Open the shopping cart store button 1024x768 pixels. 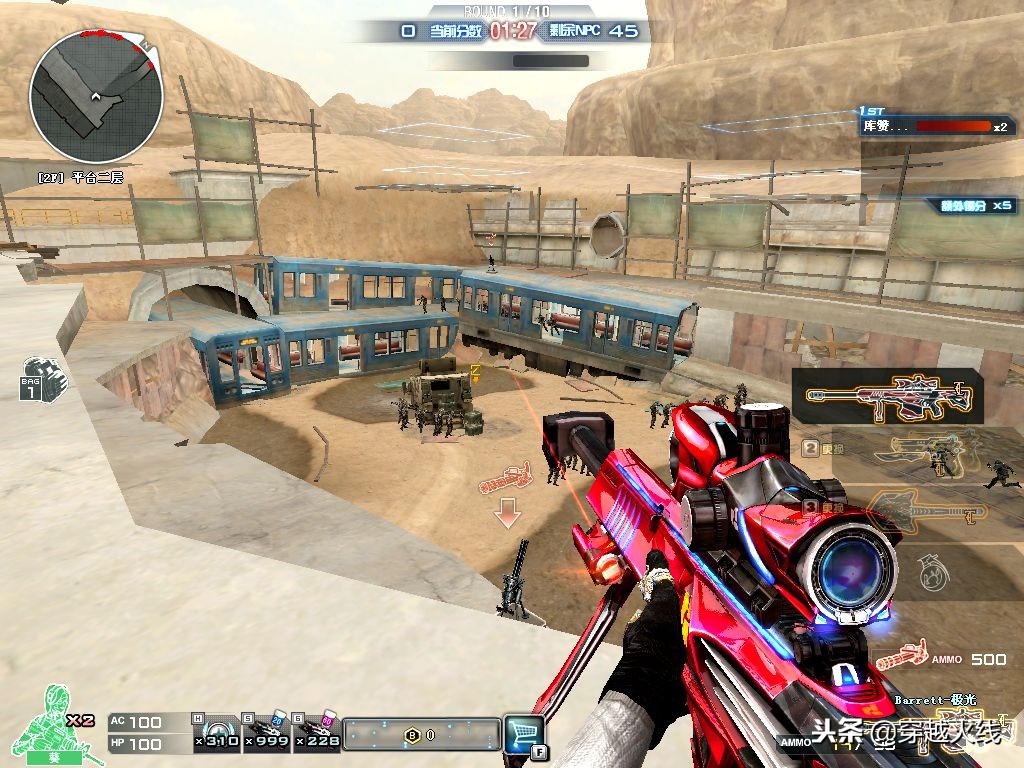coord(524,732)
